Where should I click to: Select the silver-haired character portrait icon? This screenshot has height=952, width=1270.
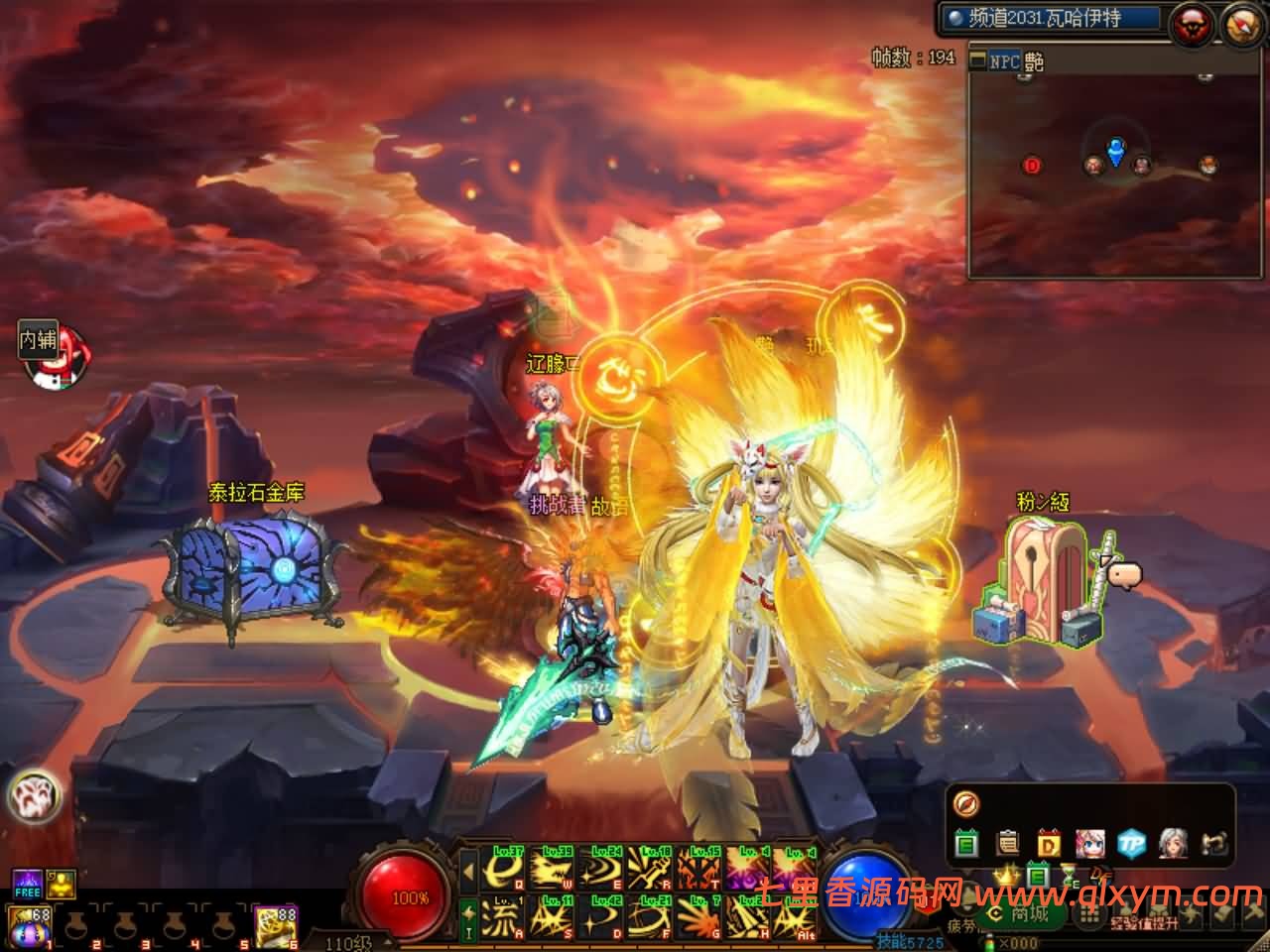1173,844
